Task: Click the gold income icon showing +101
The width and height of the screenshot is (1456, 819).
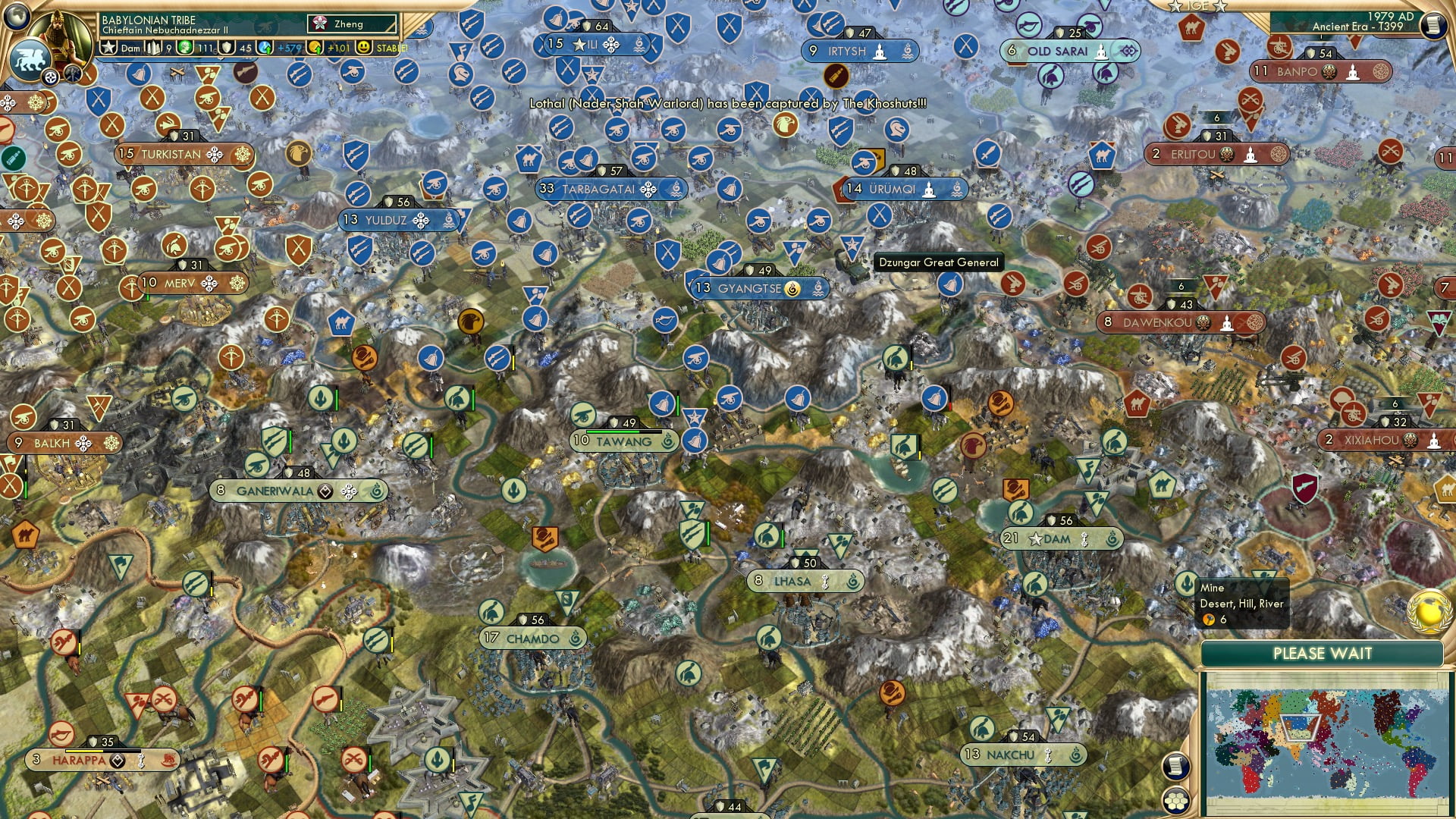Action: 315,48
